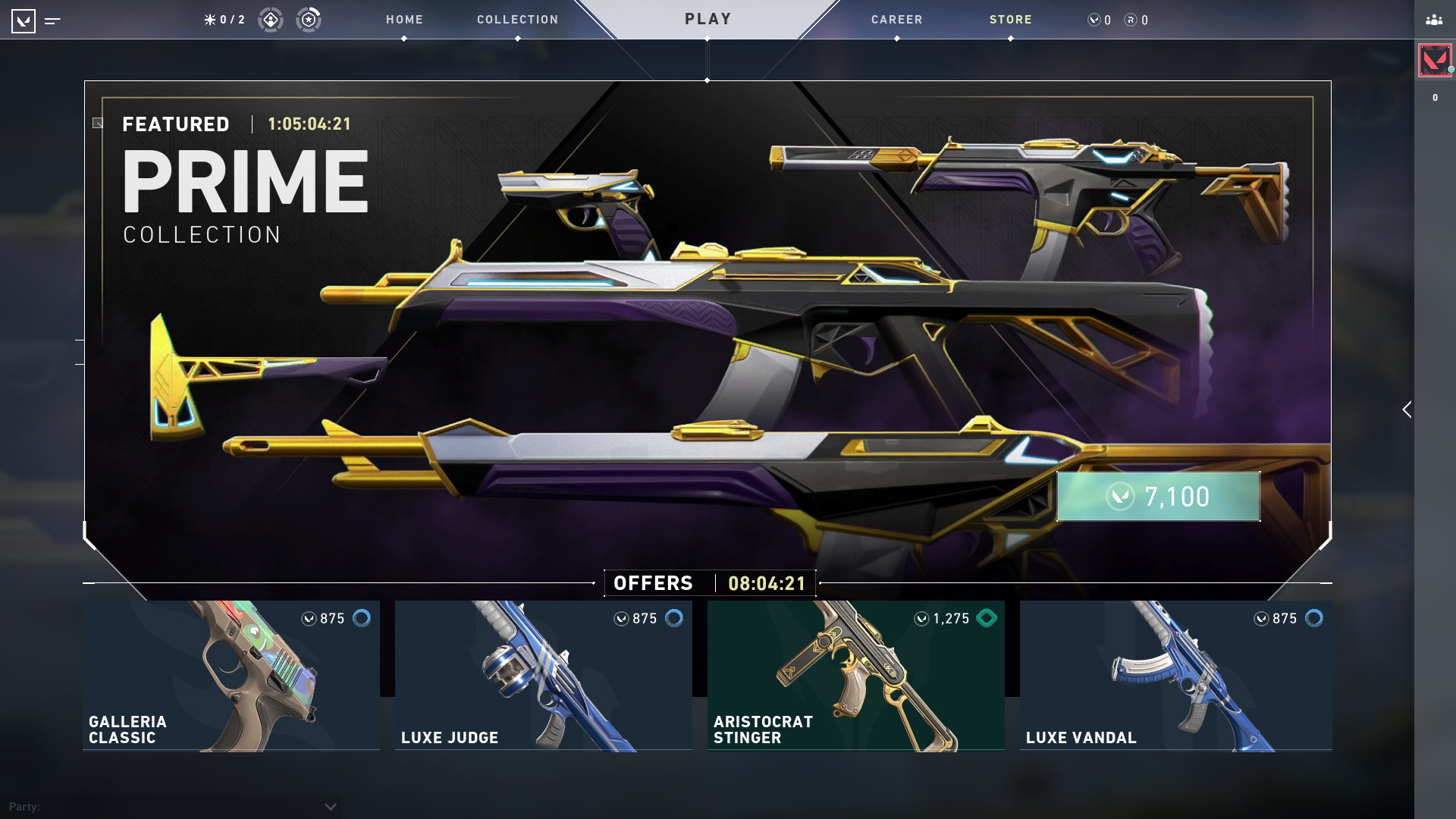Open the agent contract diamond icon
Image resolution: width=1456 pixels, height=819 pixels.
coord(271,20)
